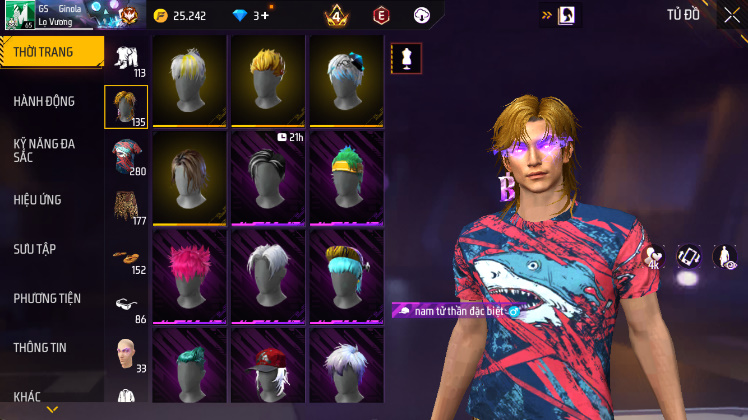Screen dimensions: 748x420
Task: Choose the shark t-shirt tops subcategory
Action: [125, 156]
